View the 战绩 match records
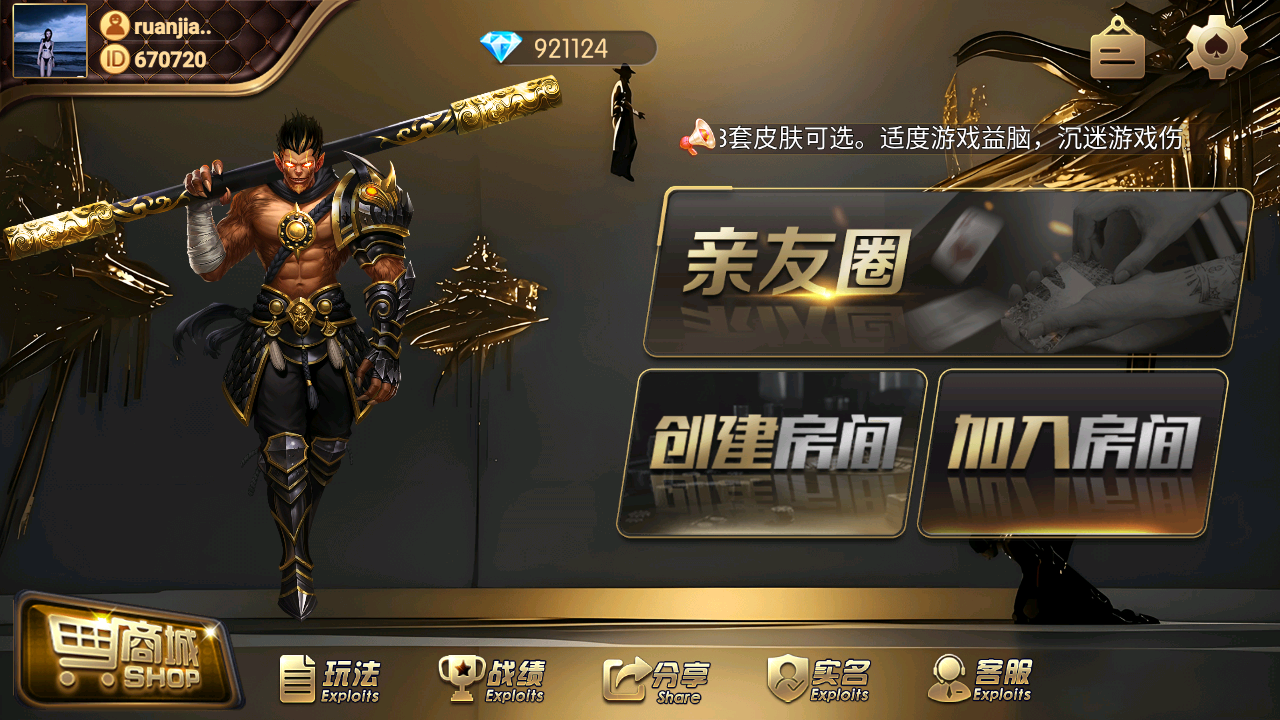This screenshot has width=1280, height=720. (492, 680)
